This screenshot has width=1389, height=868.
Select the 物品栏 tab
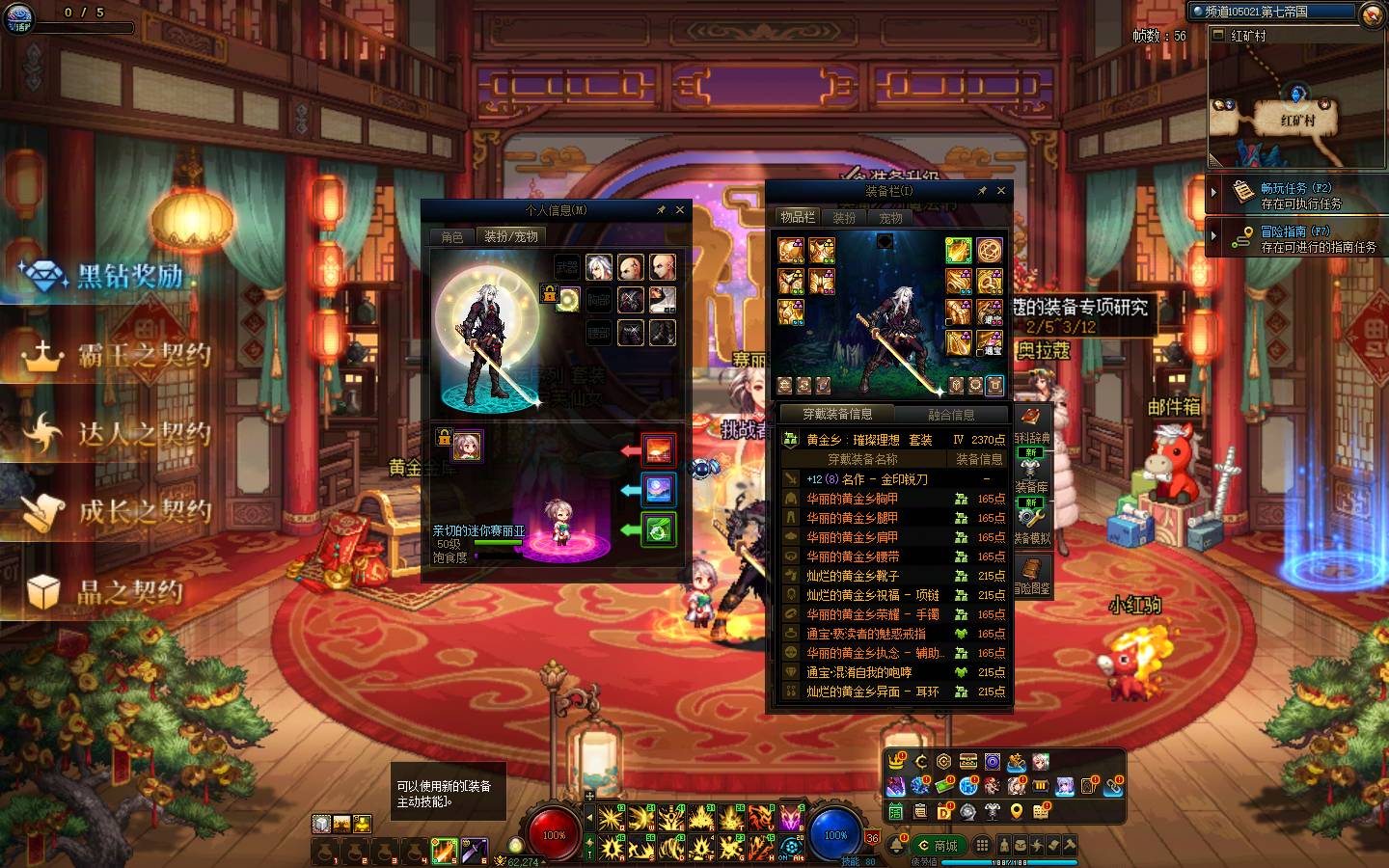pos(798,218)
